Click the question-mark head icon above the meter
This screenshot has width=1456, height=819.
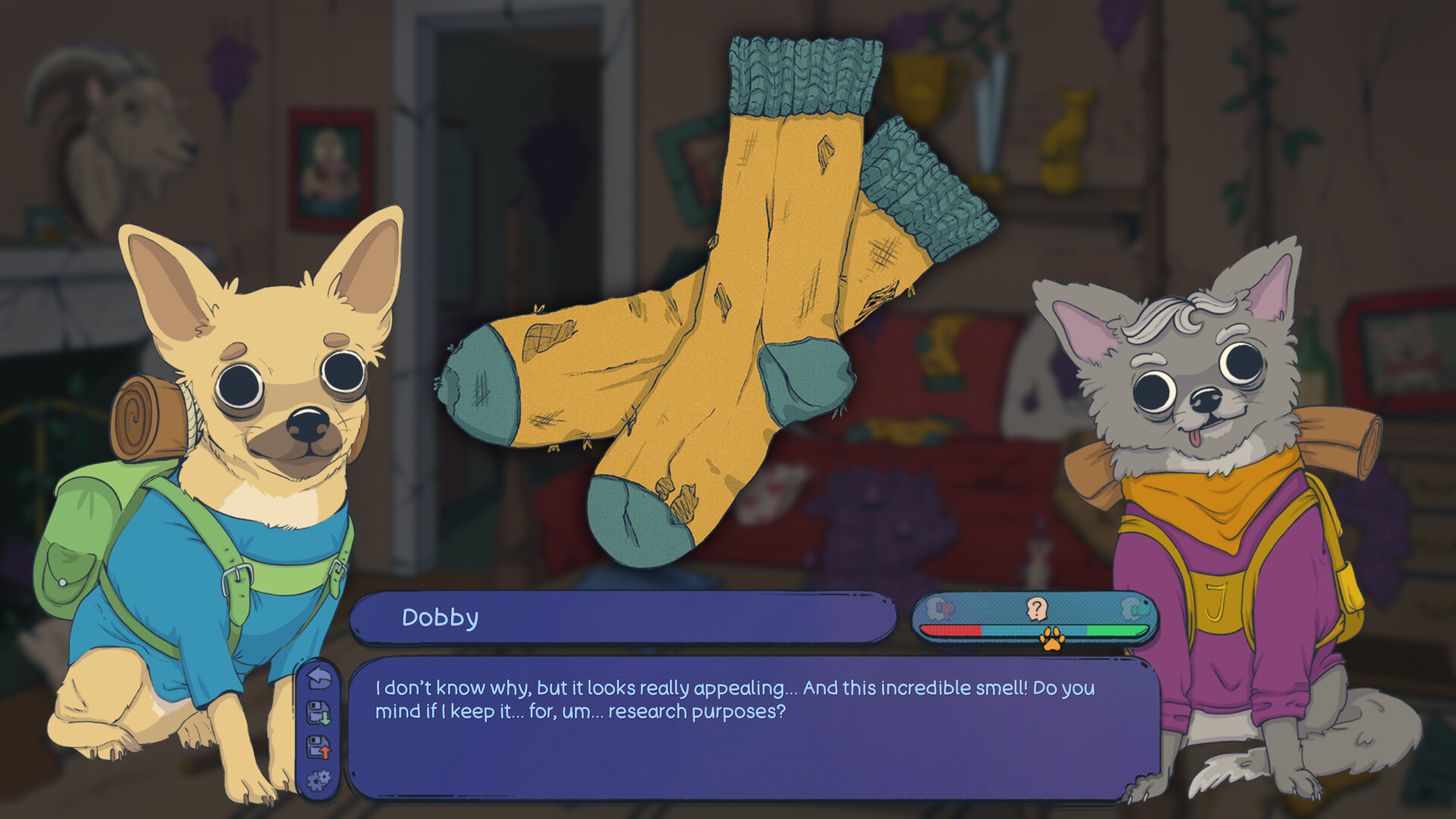point(1037,607)
